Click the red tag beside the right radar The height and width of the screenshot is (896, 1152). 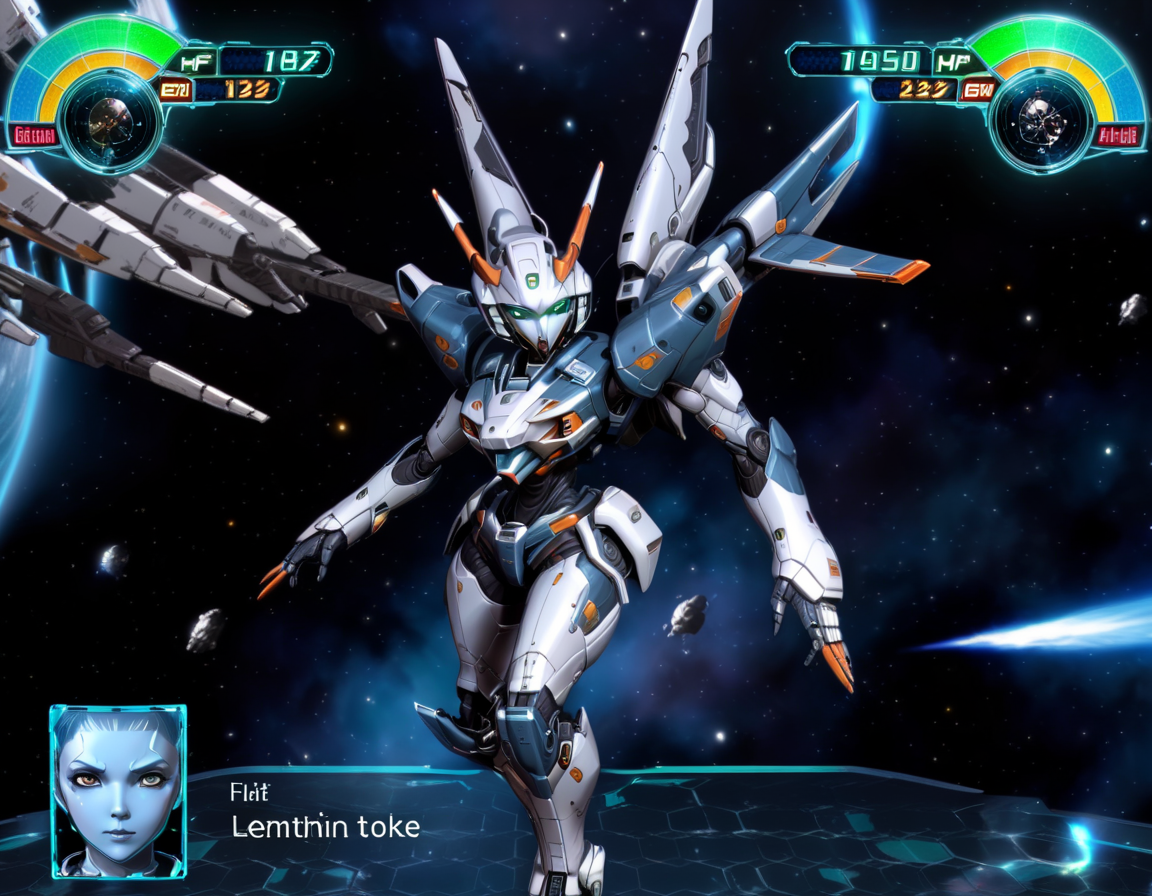click(x=1117, y=136)
